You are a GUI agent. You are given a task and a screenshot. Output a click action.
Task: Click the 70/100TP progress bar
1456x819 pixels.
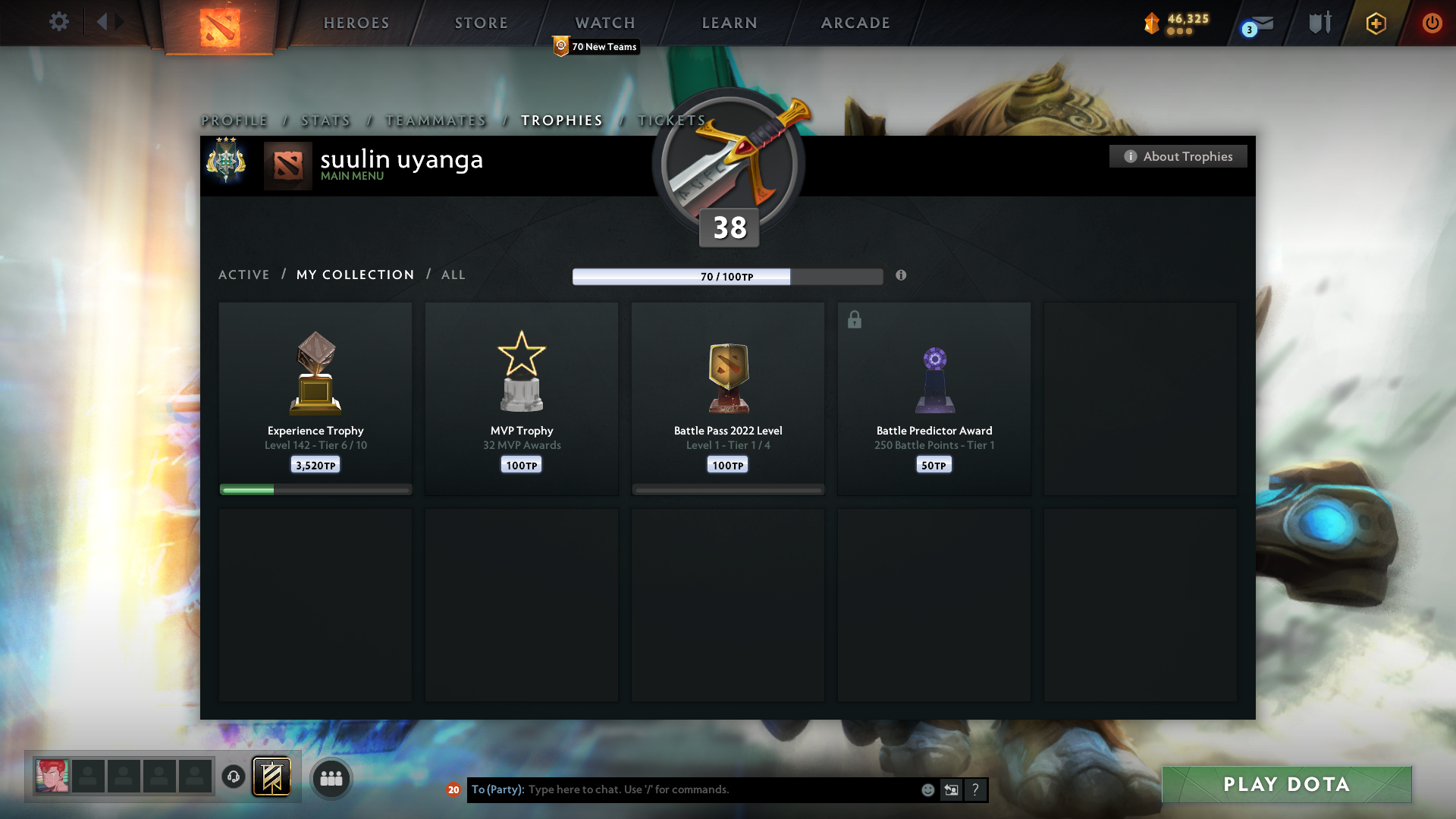point(726,276)
